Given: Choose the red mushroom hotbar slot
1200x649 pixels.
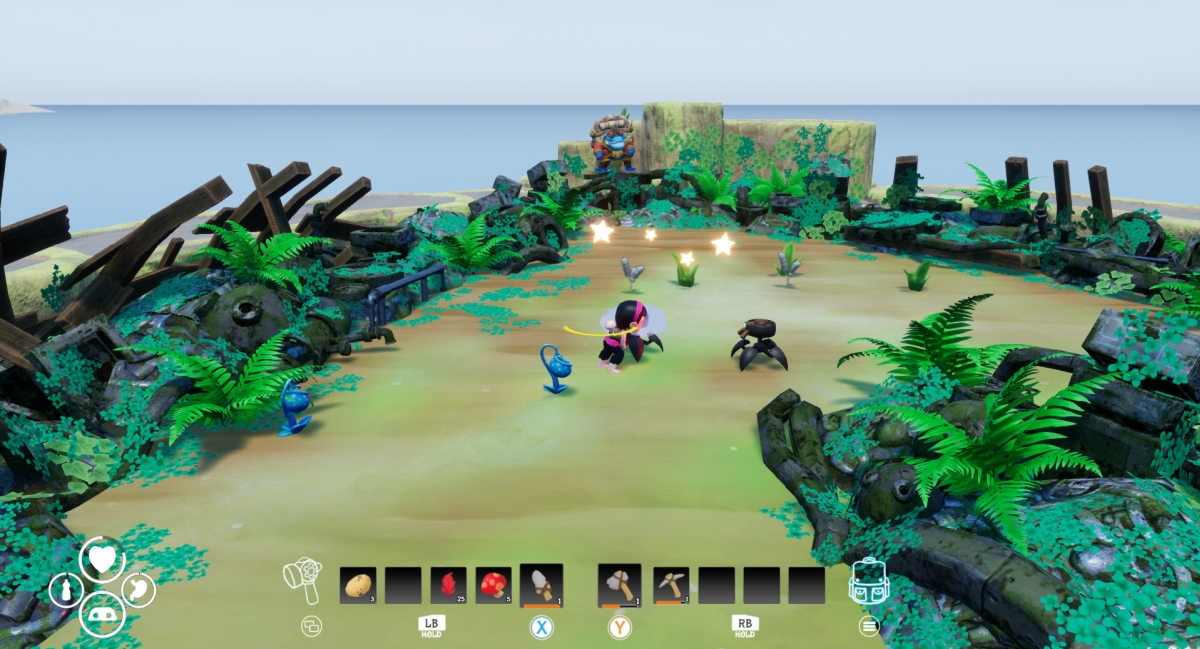Looking at the screenshot, I should click(x=493, y=585).
